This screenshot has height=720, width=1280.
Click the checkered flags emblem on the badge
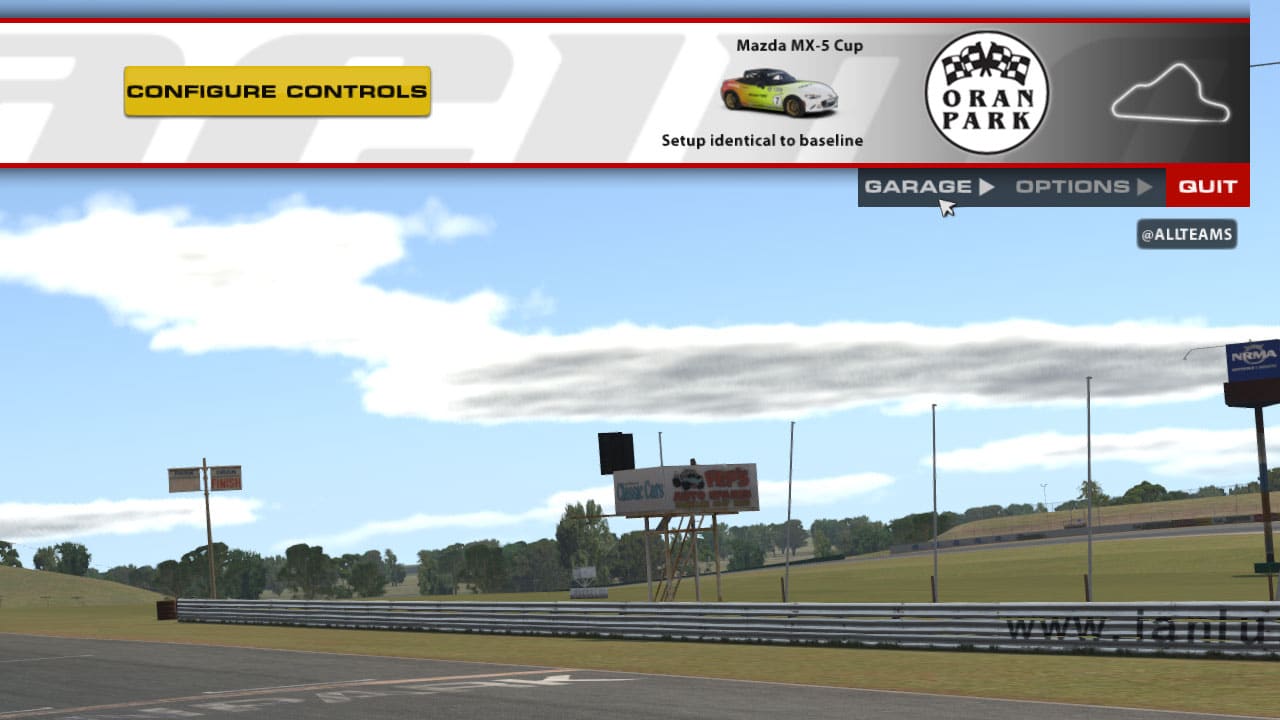coord(988,63)
